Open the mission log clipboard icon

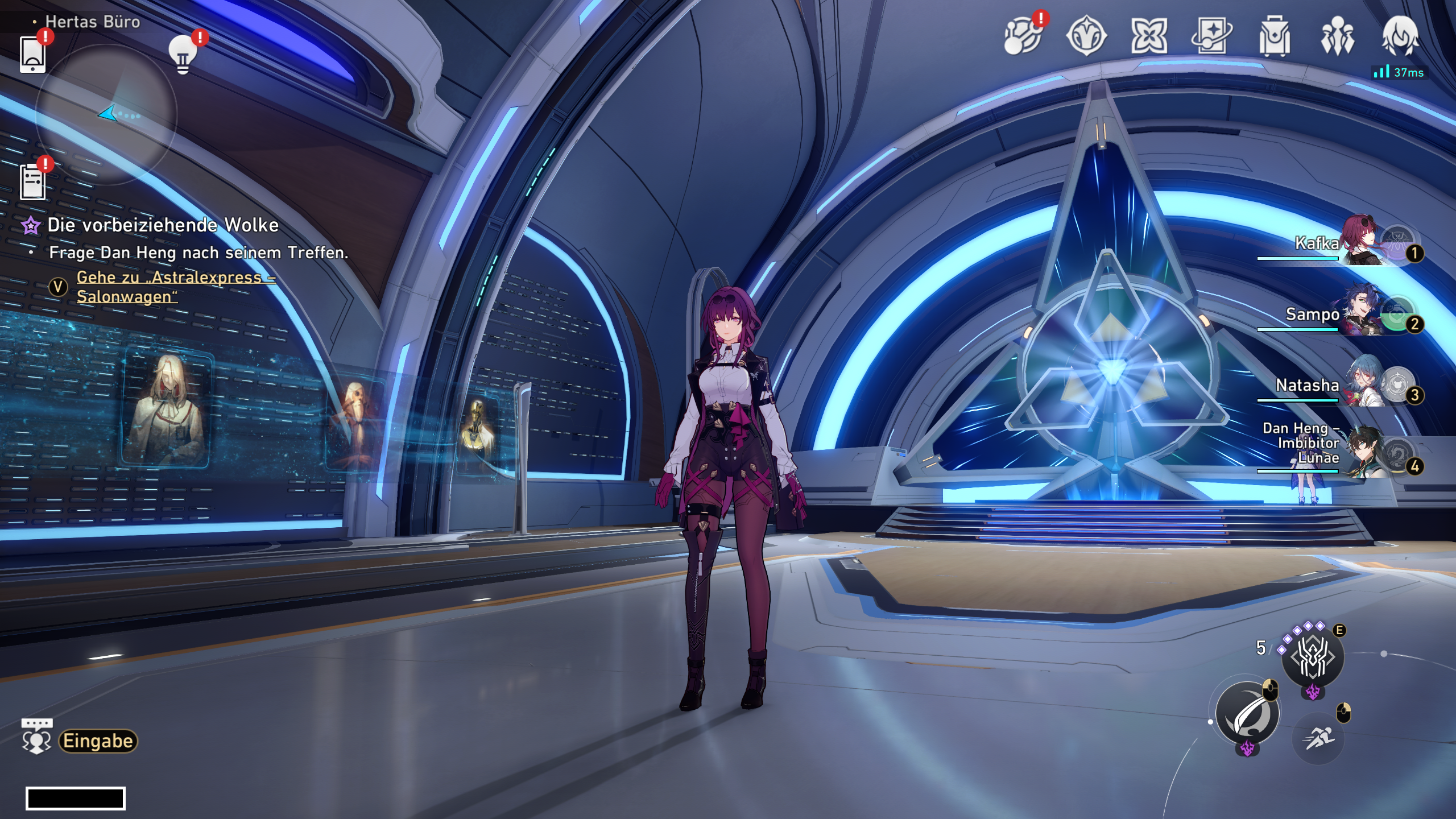coord(32,182)
